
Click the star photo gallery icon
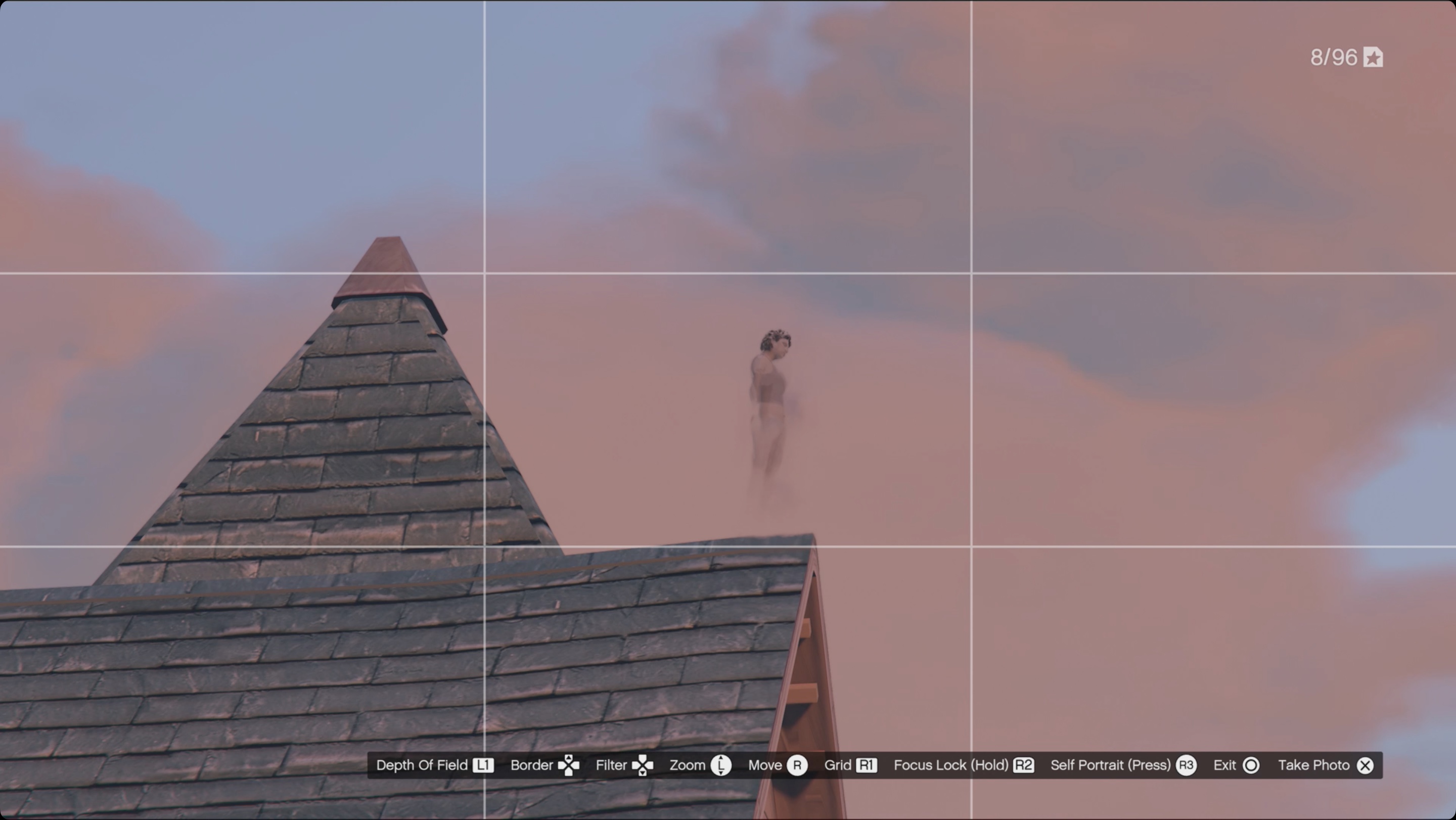pos(1374,57)
